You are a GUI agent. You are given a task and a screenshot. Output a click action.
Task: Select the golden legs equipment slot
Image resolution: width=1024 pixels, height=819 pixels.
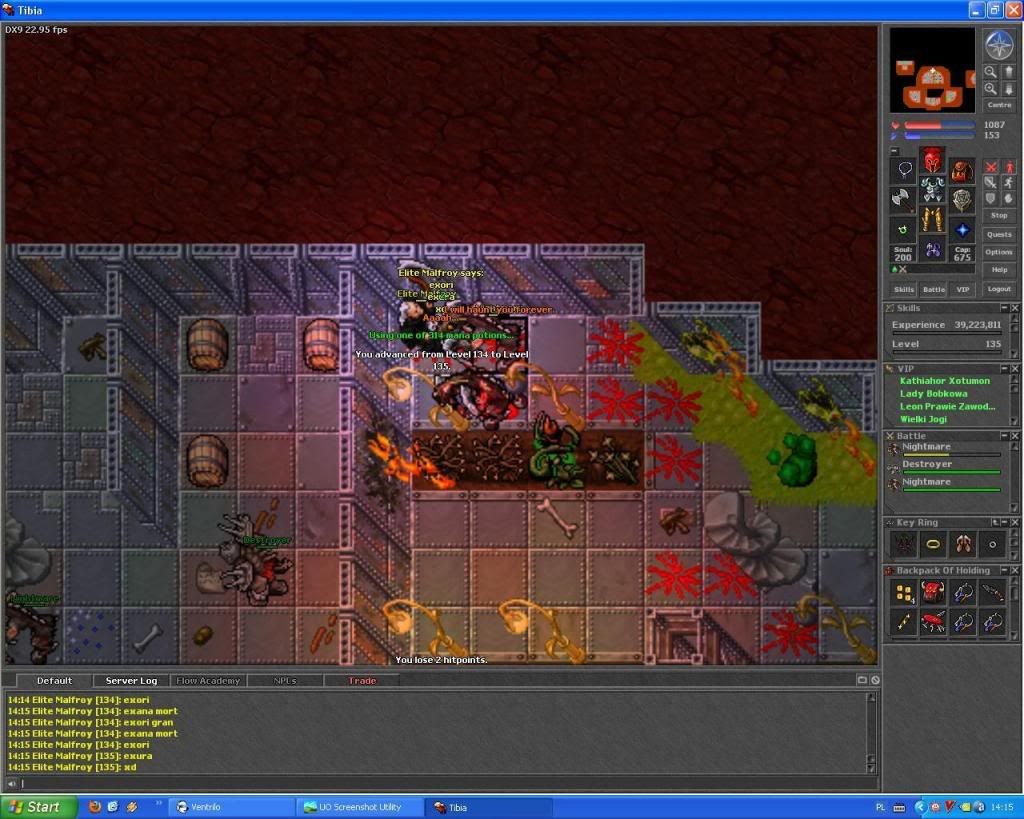coord(932,219)
